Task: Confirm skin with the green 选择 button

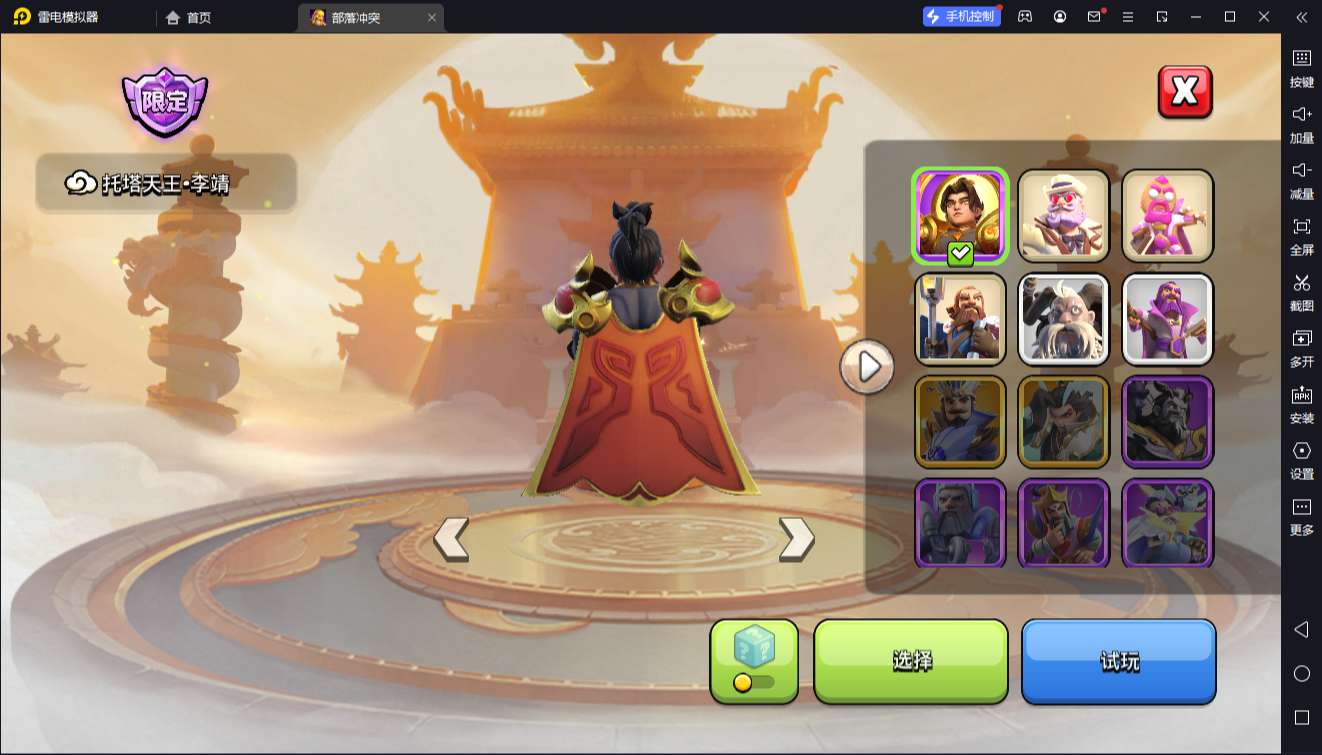Action: (x=910, y=661)
